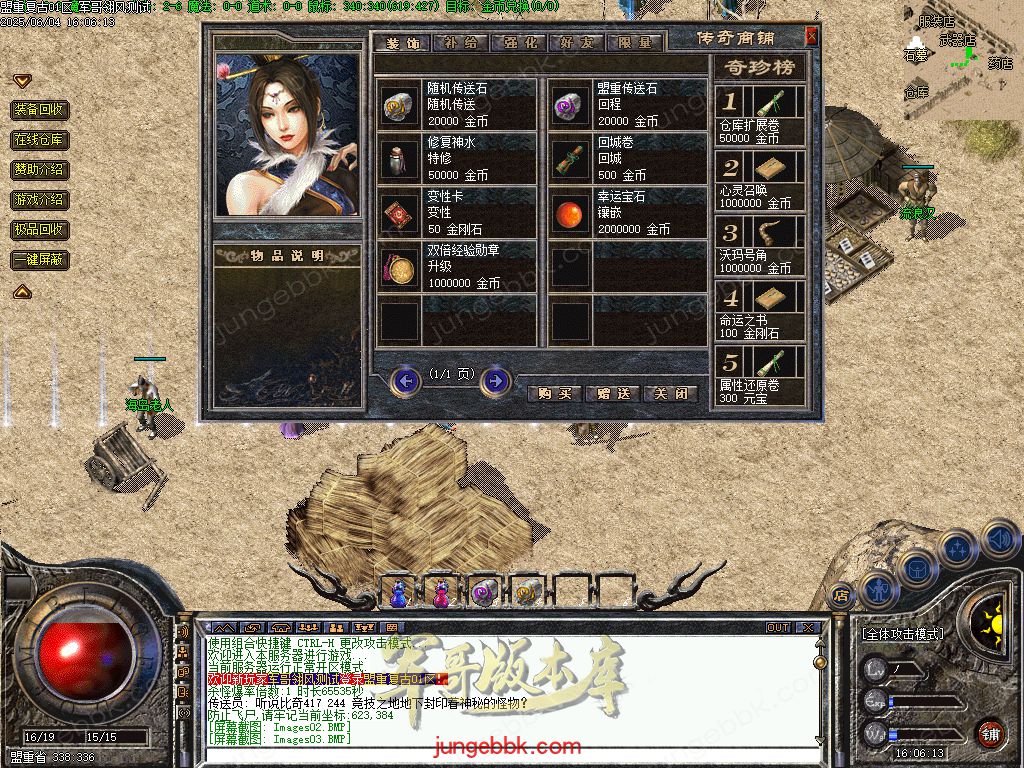
Task: Open the 在线仓库 side button
Action: coord(40,140)
